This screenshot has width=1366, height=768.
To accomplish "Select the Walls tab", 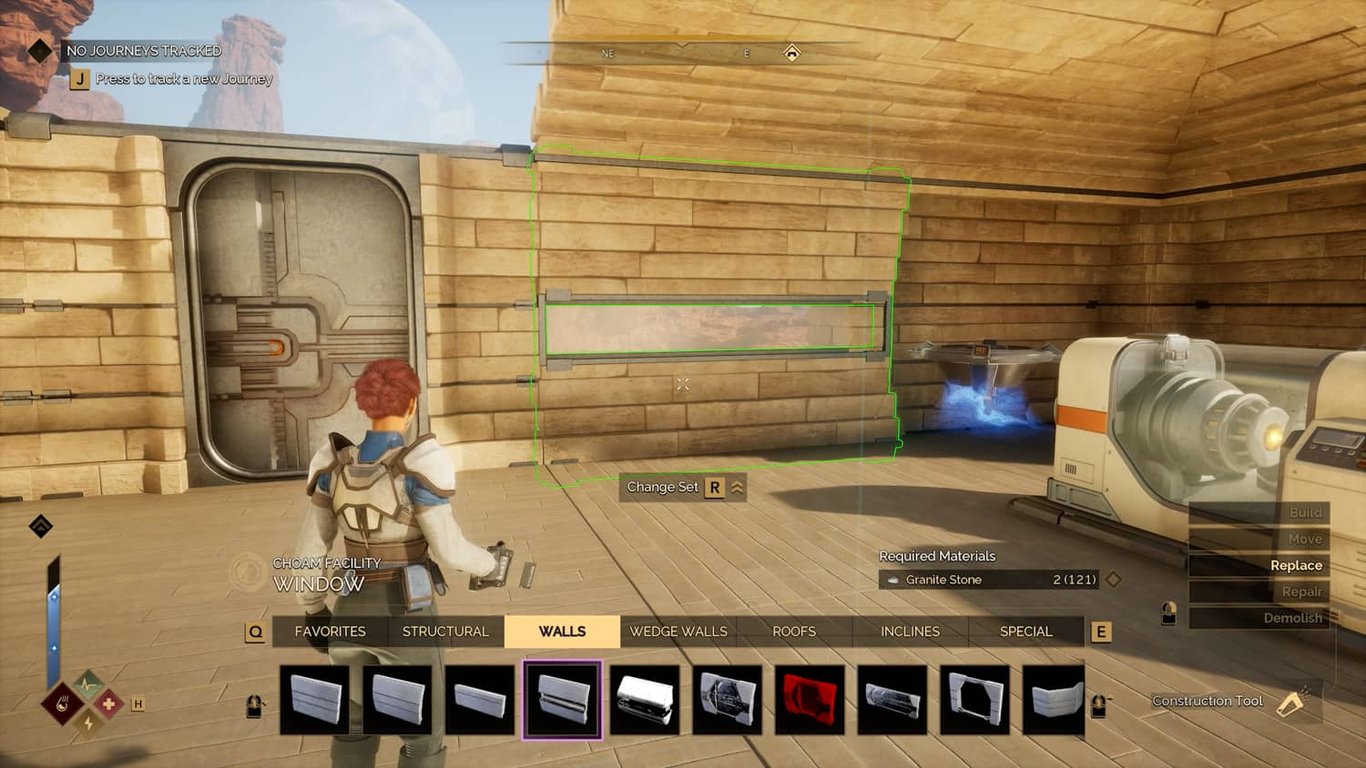I will point(562,631).
